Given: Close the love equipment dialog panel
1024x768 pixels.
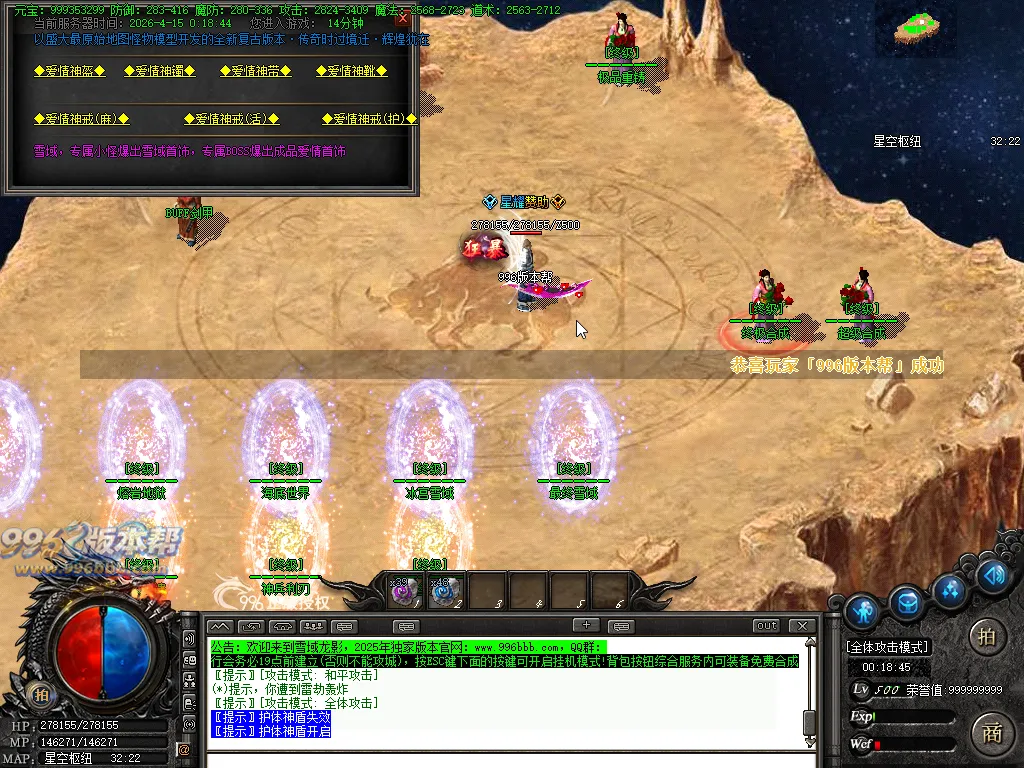Looking at the screenshot, I should click(402, 18).
